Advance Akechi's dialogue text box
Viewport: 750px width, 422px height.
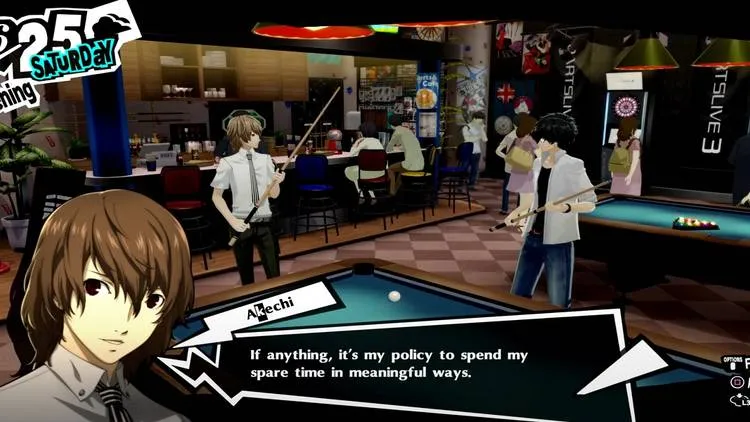[400, 364]
